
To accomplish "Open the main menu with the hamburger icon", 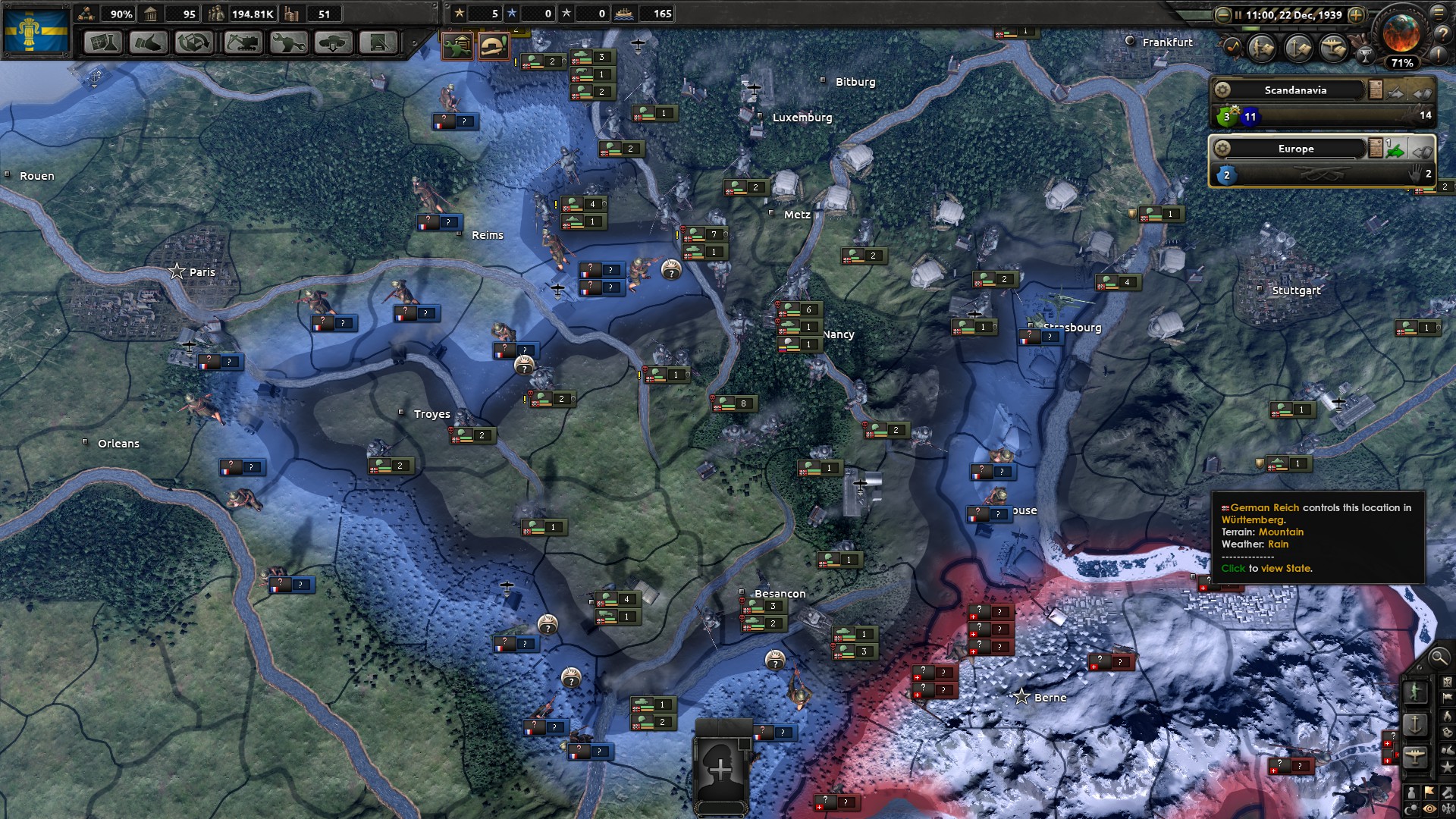I will point(1439,13).
